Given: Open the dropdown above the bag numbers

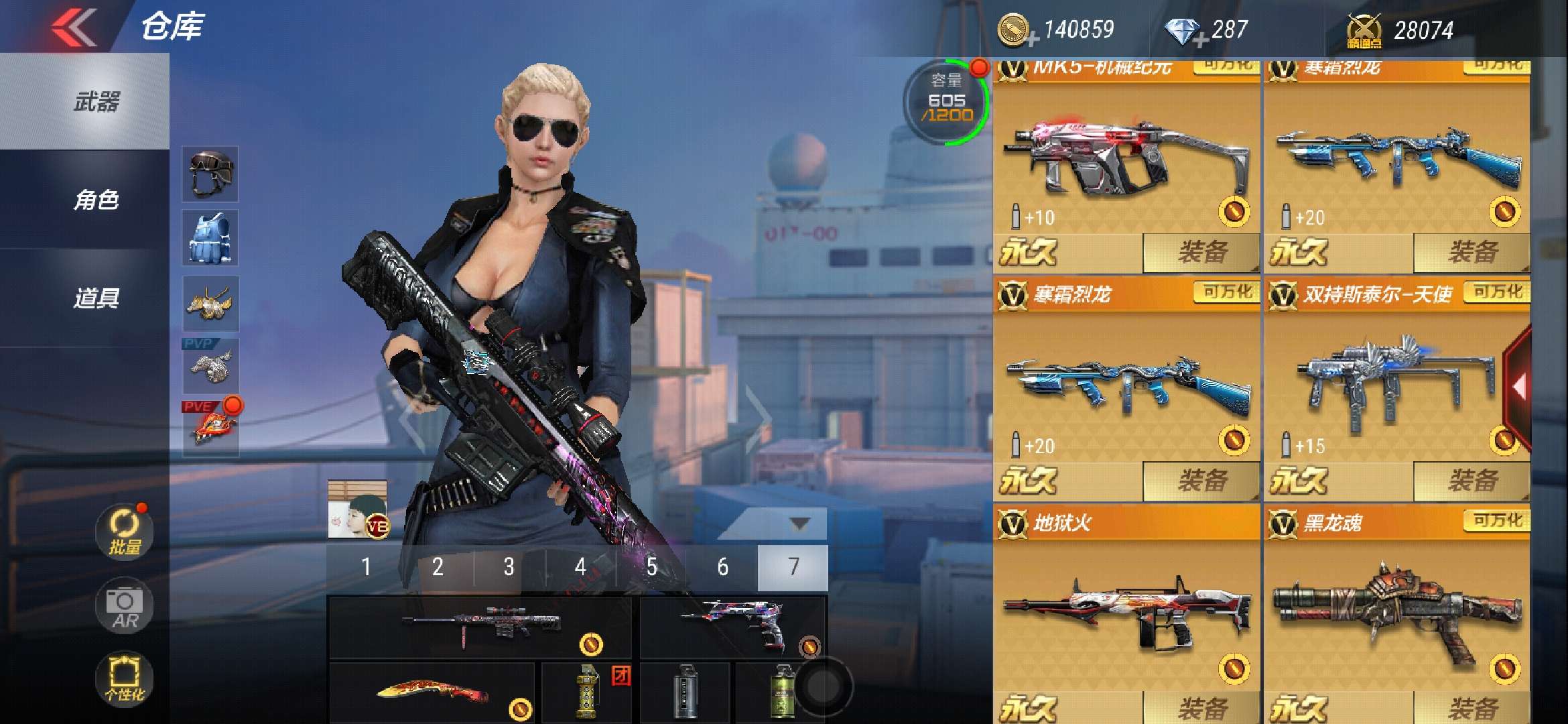Looking at the screenshot, I should click(x=799, y=524).
